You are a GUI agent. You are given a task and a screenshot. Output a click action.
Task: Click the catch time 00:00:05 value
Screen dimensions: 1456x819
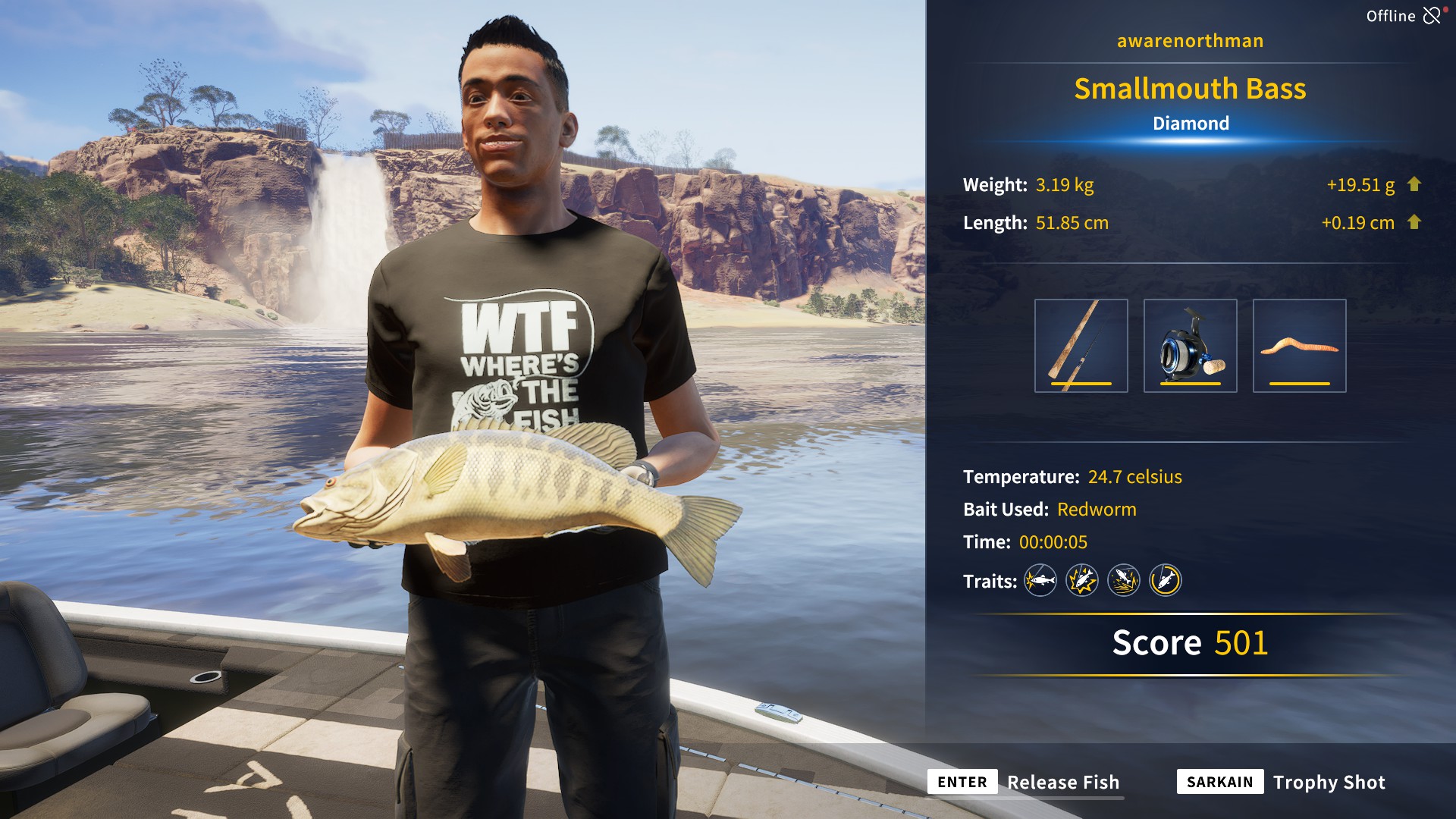point(1054,542)
